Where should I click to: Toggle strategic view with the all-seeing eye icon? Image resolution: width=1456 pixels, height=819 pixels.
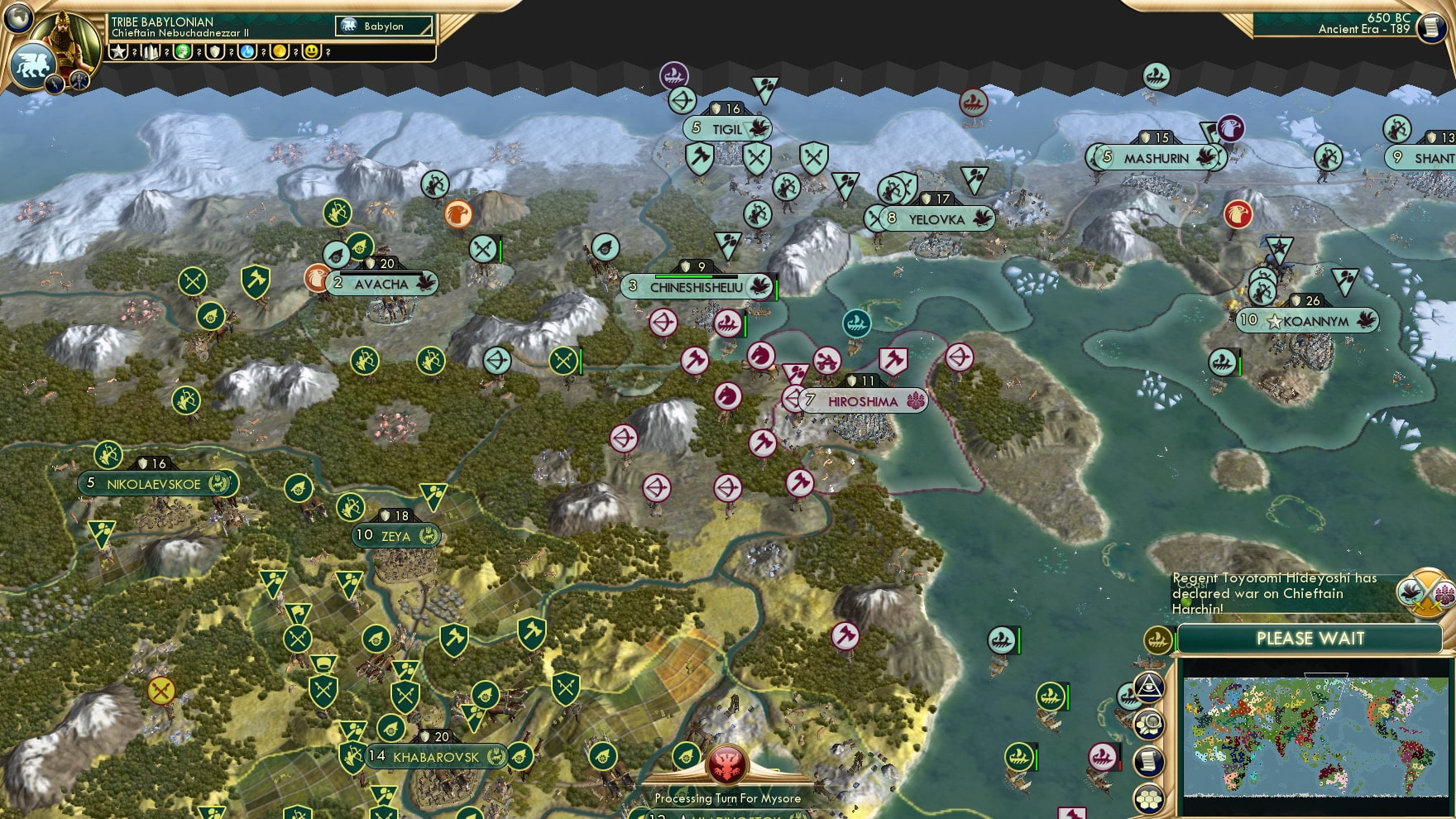(x=1148, y=689)
